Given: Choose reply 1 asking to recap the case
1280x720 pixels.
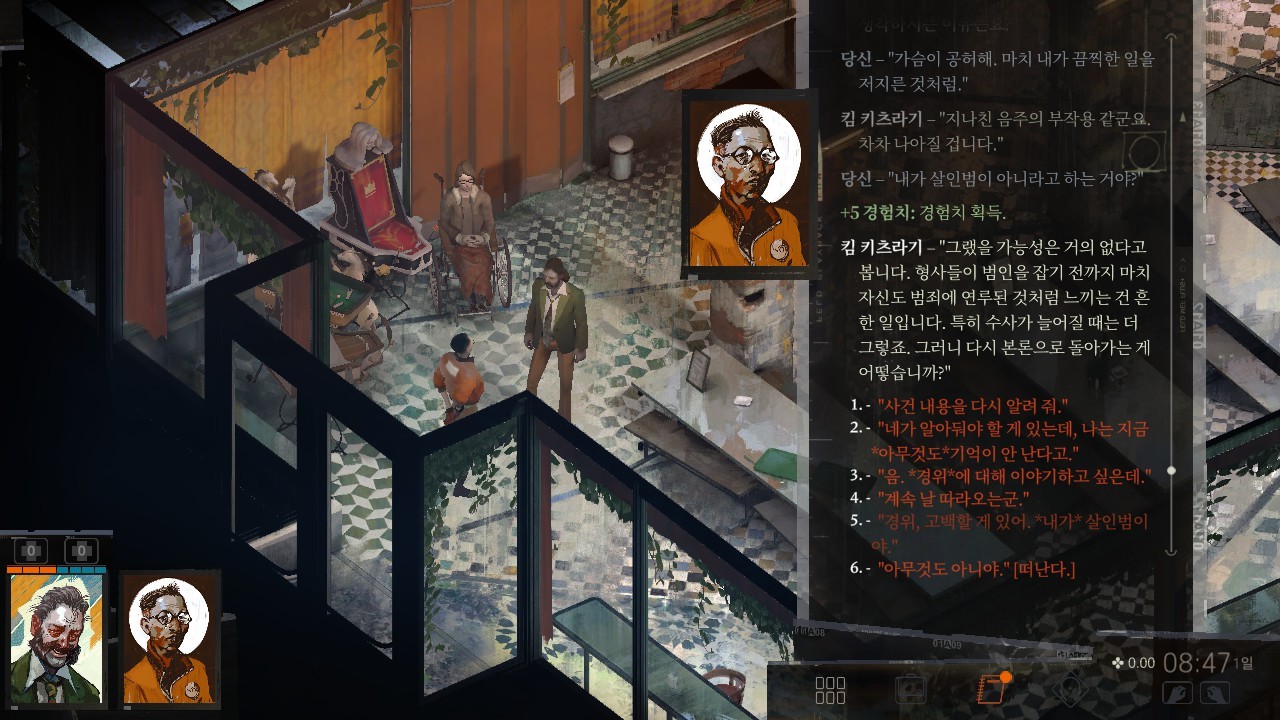Looking at the screenshot, I should click(972, 405).
